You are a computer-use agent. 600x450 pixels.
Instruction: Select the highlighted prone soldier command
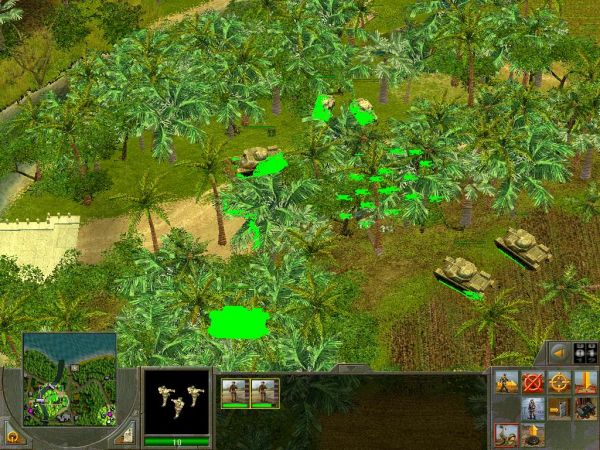coord(507,435)
